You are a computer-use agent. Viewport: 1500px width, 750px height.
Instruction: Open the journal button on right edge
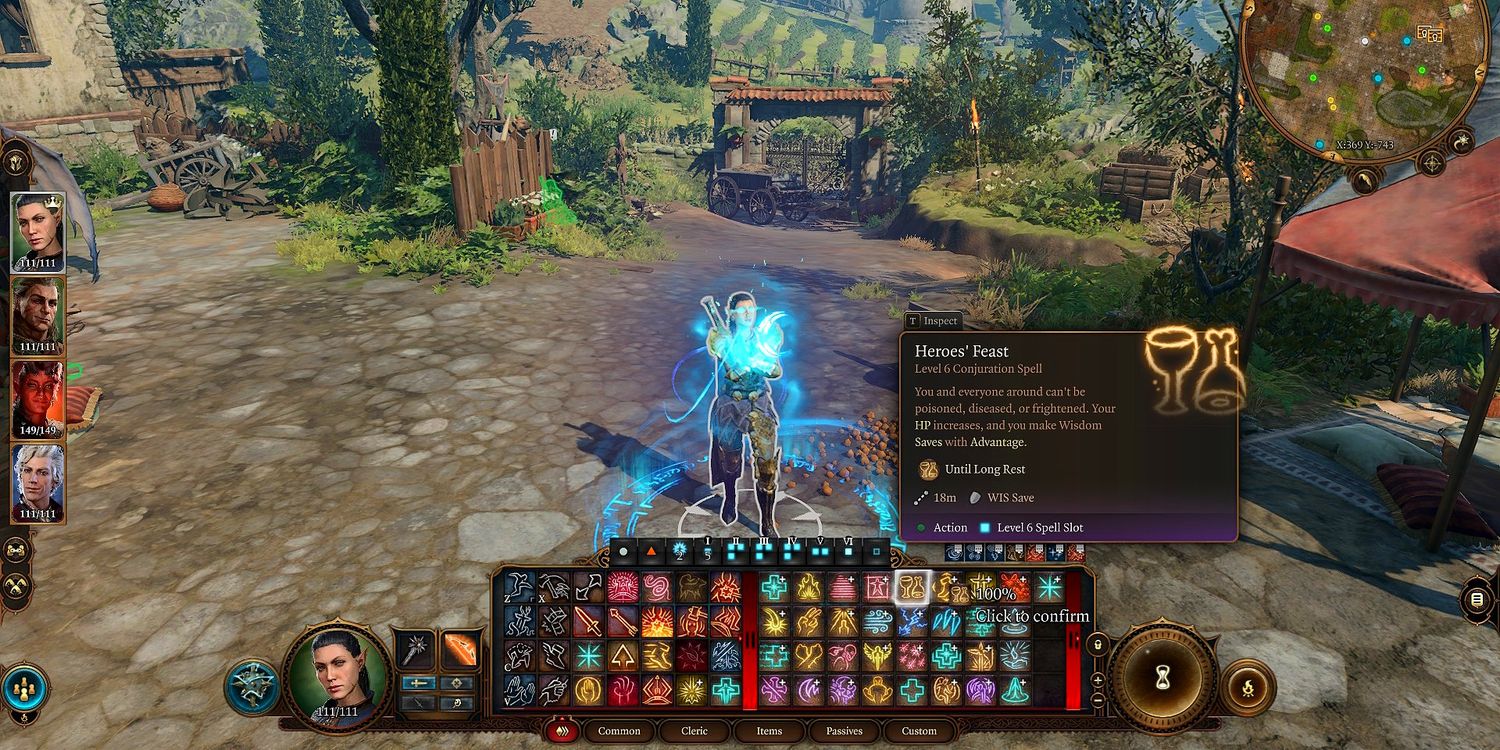pos(1477,599)
